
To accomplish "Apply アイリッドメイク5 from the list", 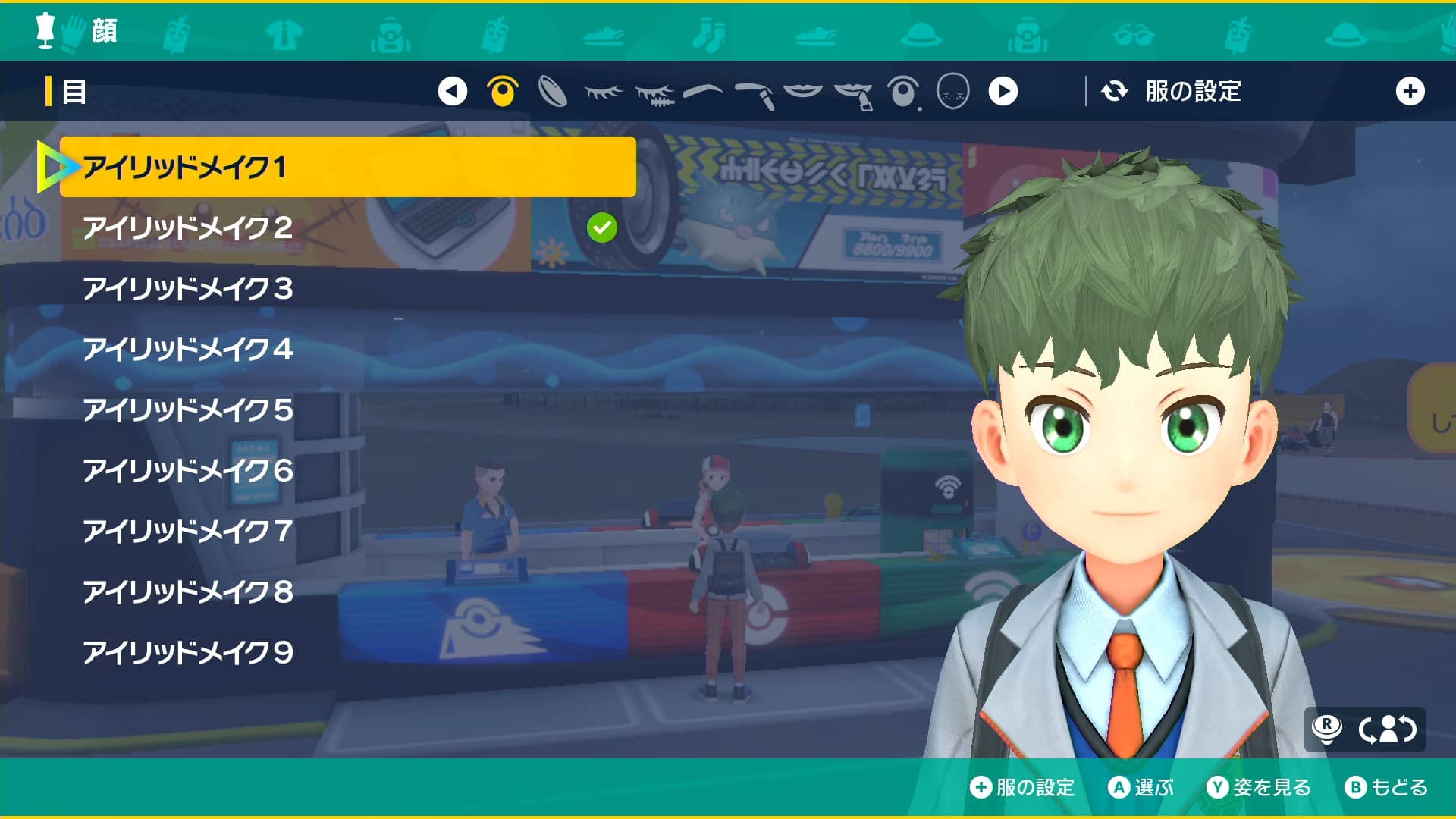I will coord(187,410).
